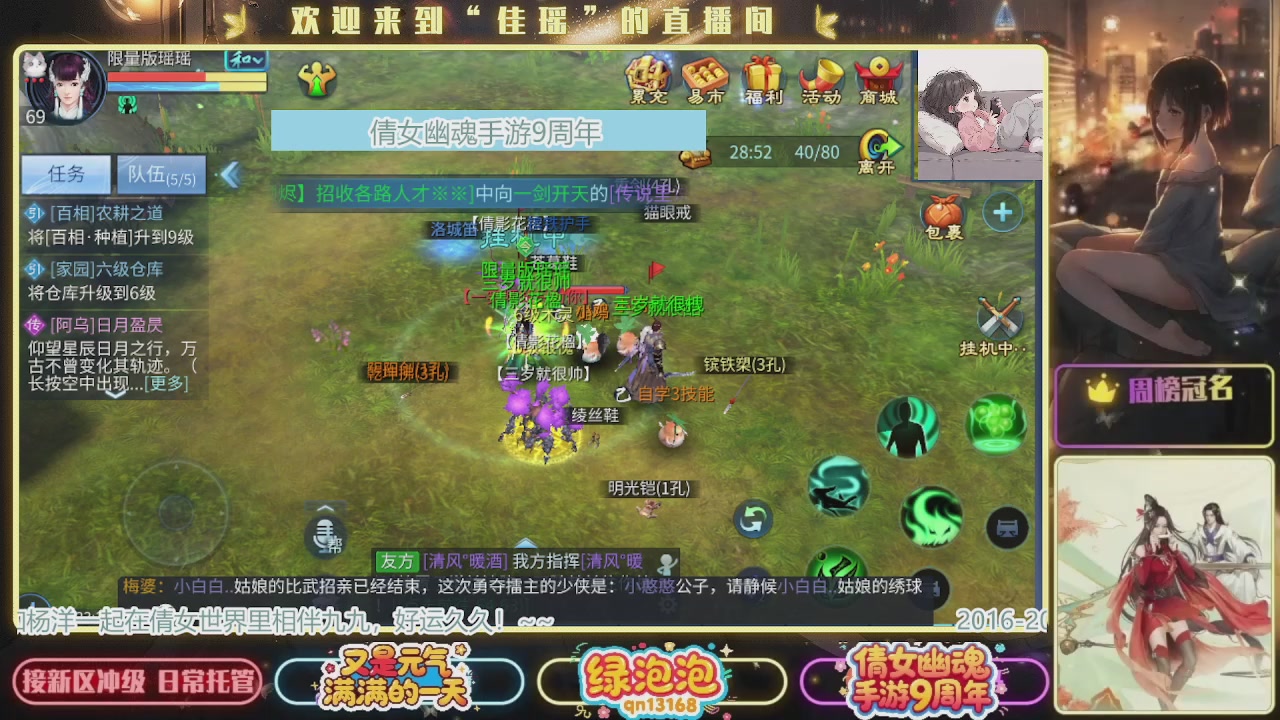
Task: Select the dark silhouette meditation skill
Action: (x=907, y=426)
